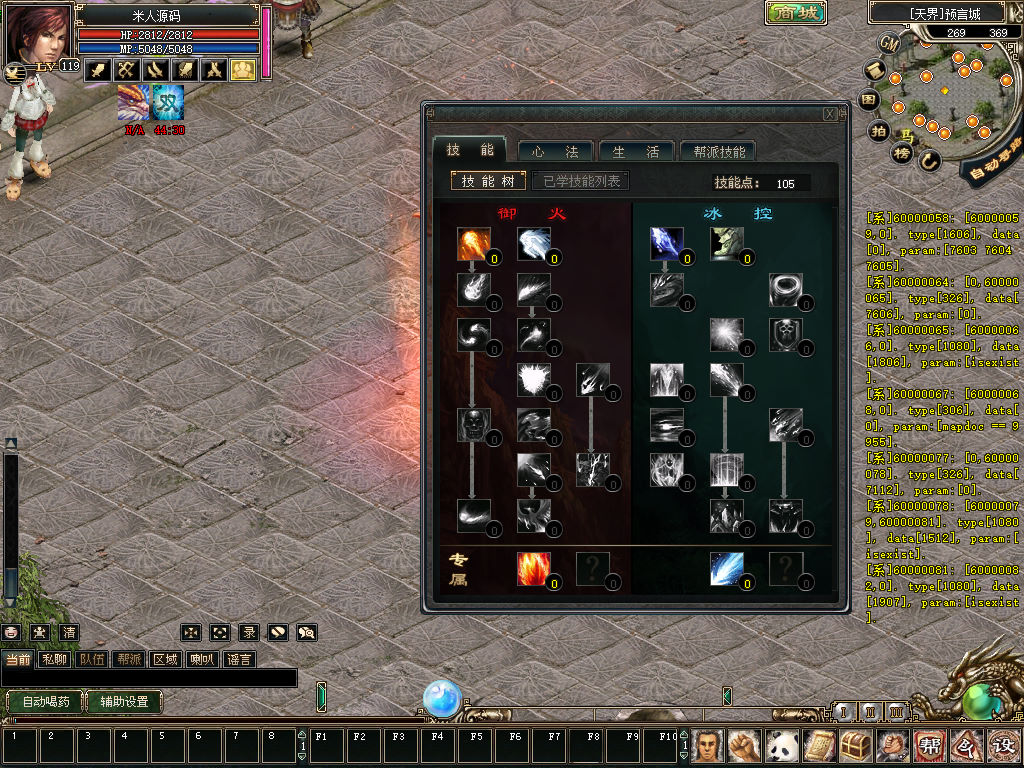The width and height of the screenshot is (1024, 768).
Task: Open 辅助设置 assist settings
Action: pyautogui.click(x=124, y=701)
